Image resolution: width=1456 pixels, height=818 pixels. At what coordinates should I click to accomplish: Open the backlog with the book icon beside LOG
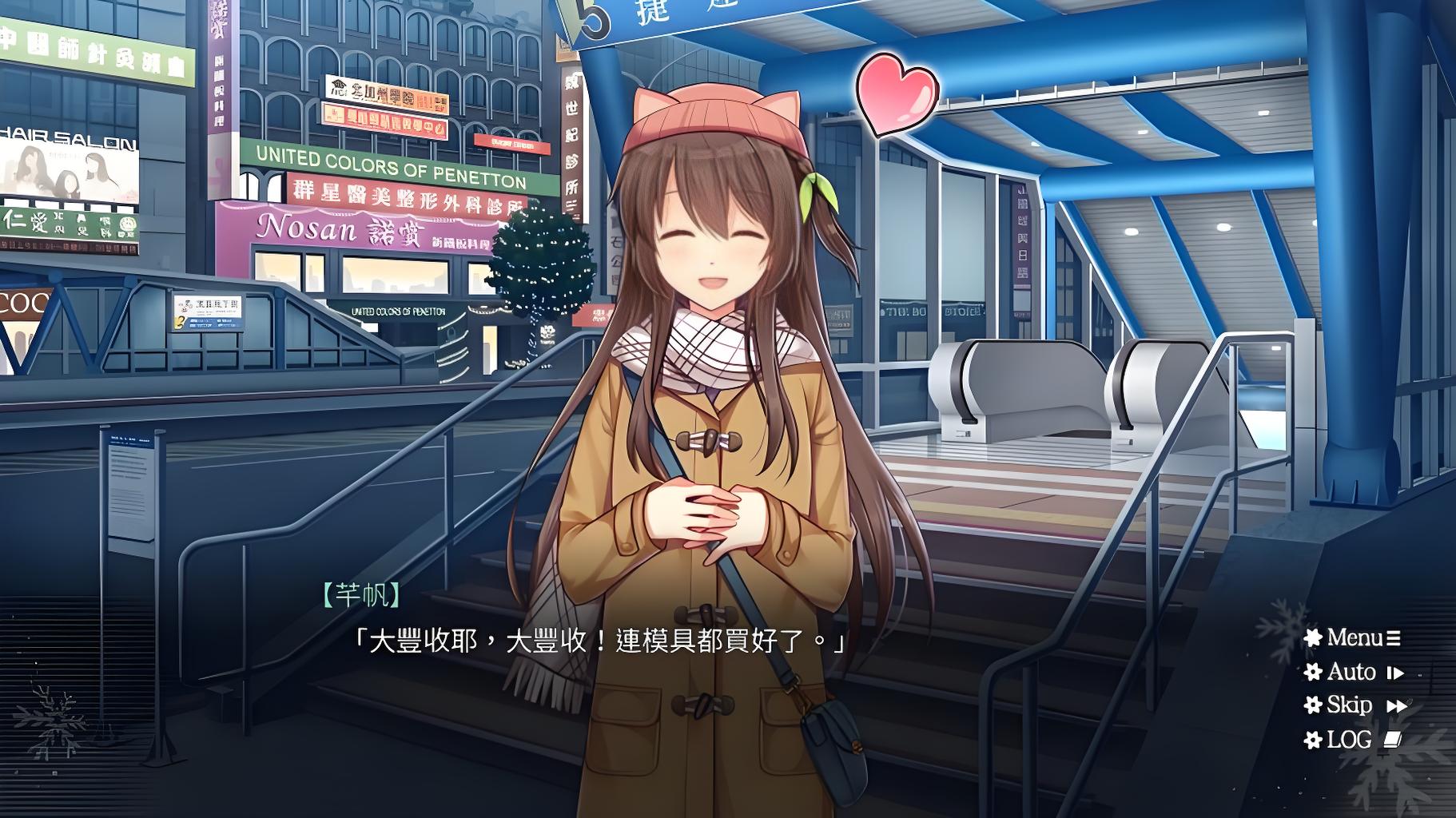point(1393,740)
